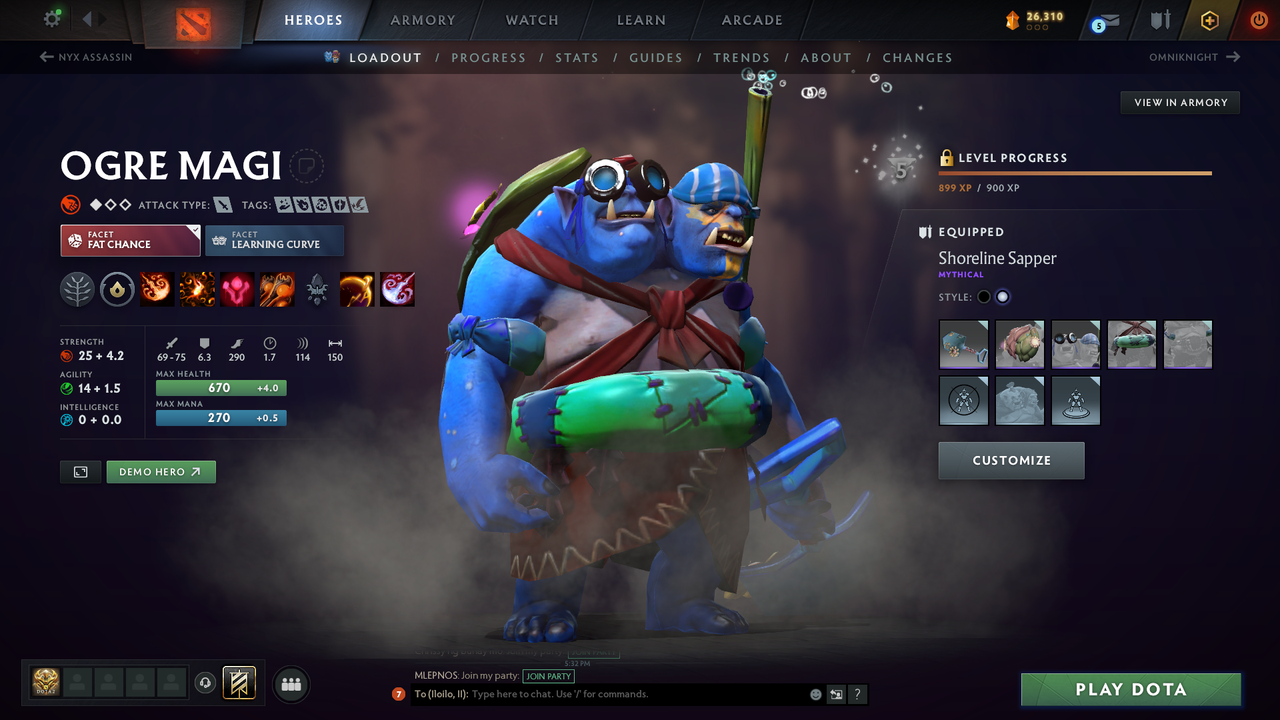
Task: Click the power button icon
Action: [1258, 19]
